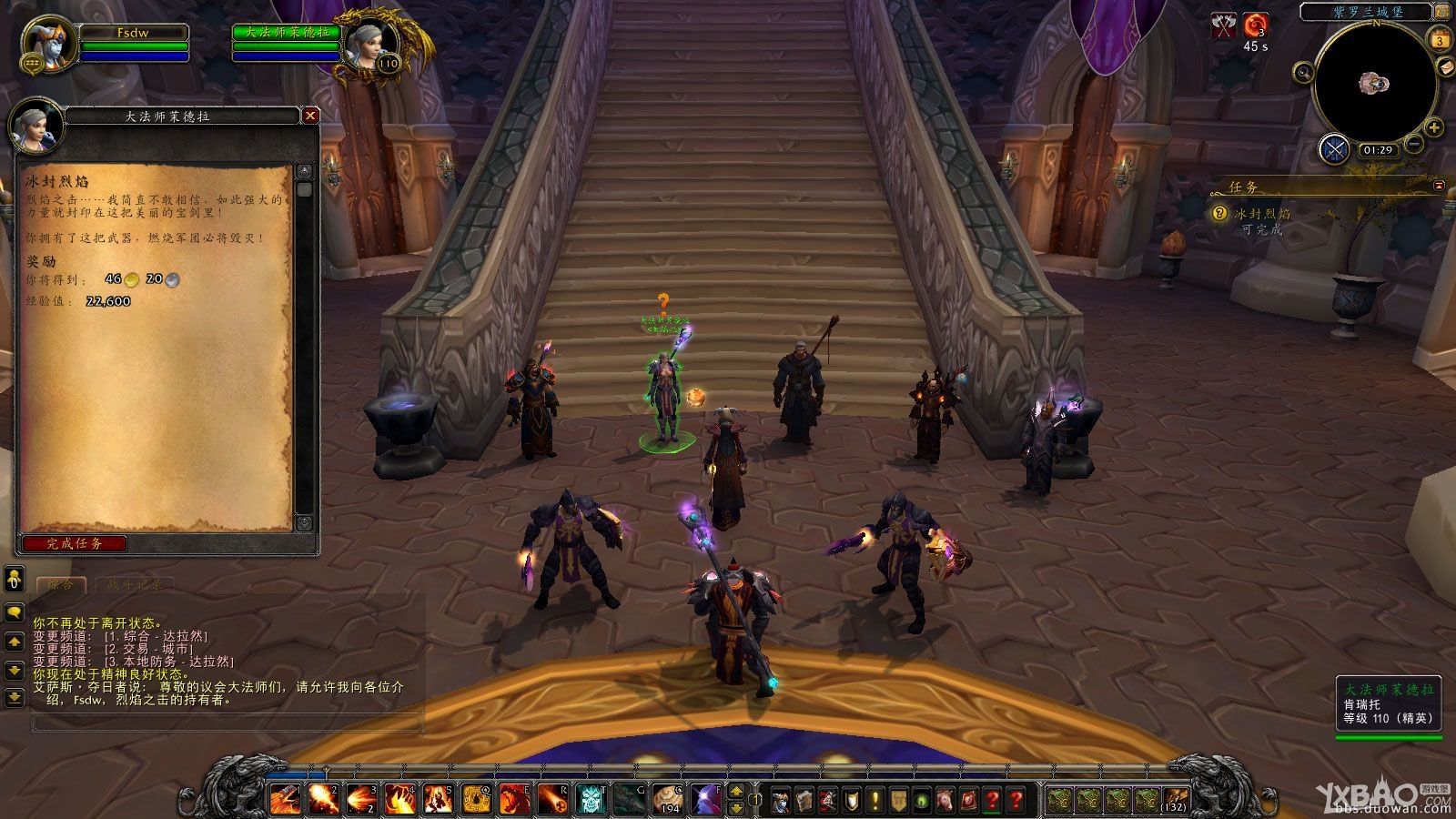
Task: Click the minimap tracking magnifier icon
Action: click(x=1303, y=72)
